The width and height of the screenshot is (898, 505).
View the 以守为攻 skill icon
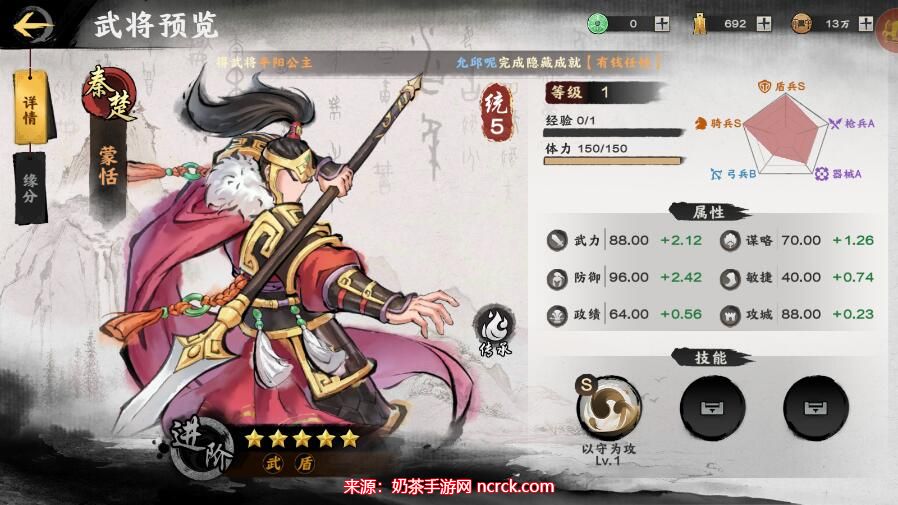click(608, 406)
